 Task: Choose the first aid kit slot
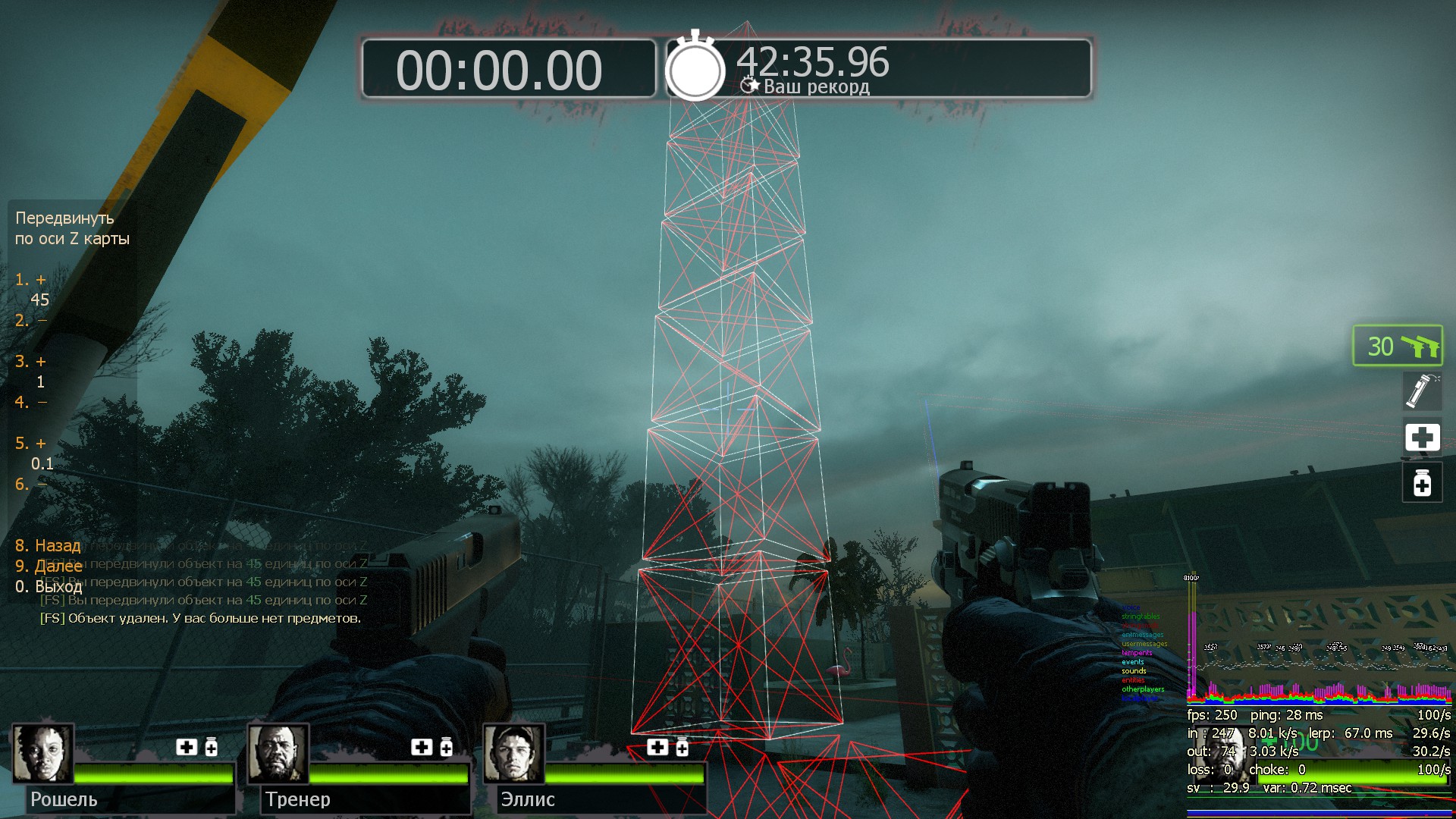1422,438
